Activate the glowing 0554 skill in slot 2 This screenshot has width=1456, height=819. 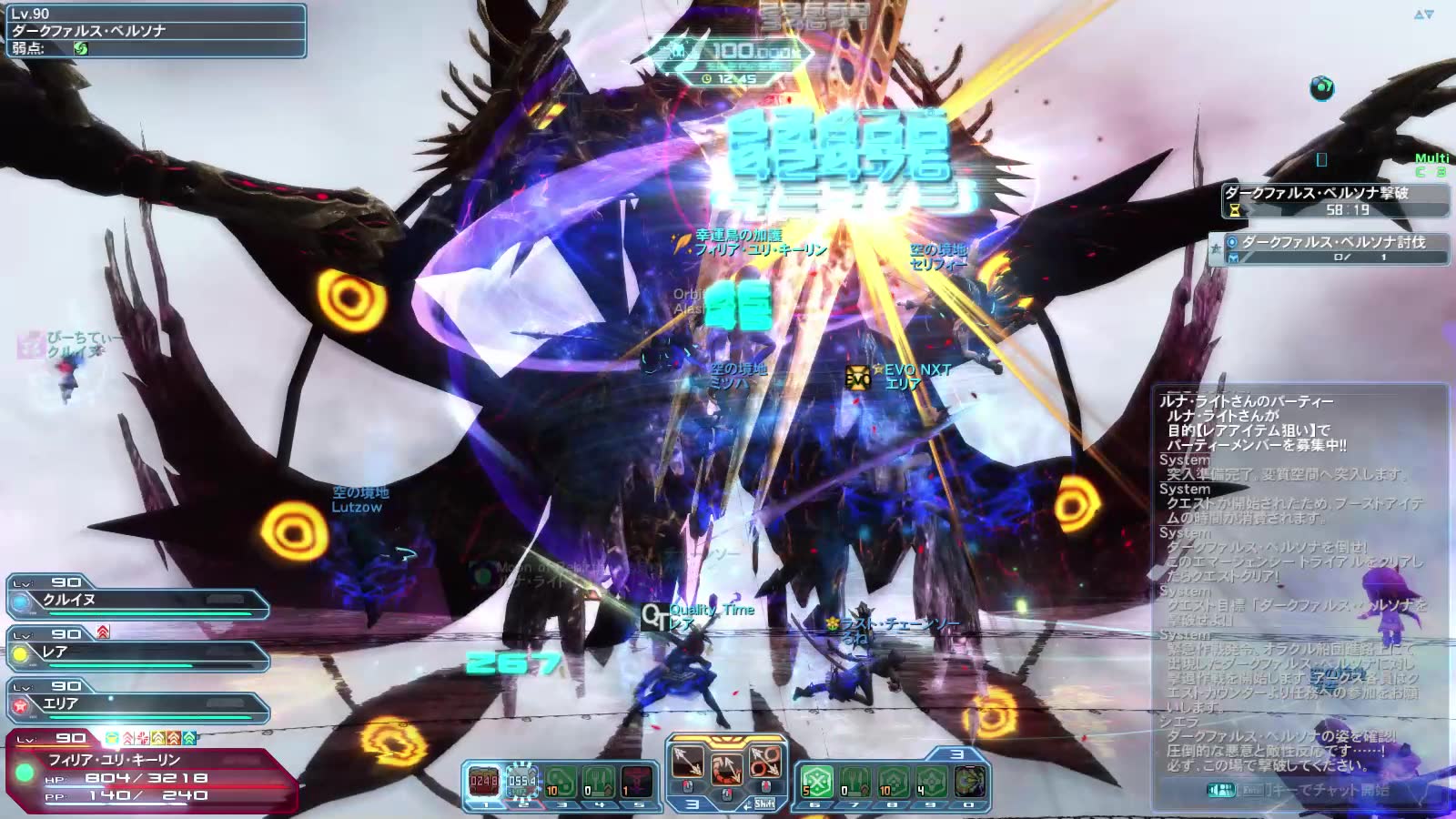point(521,781)
